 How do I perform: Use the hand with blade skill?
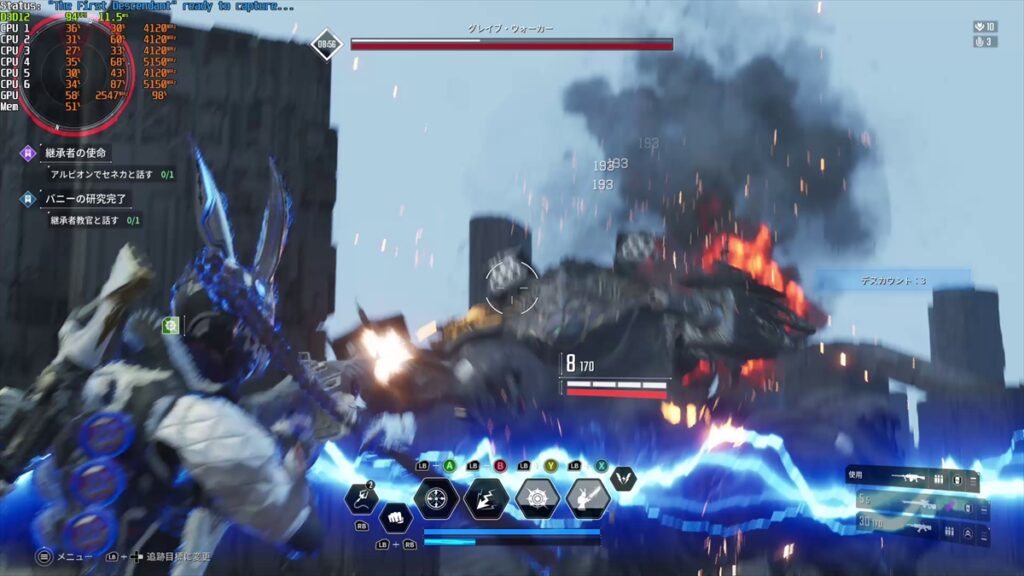pos(588,498)
